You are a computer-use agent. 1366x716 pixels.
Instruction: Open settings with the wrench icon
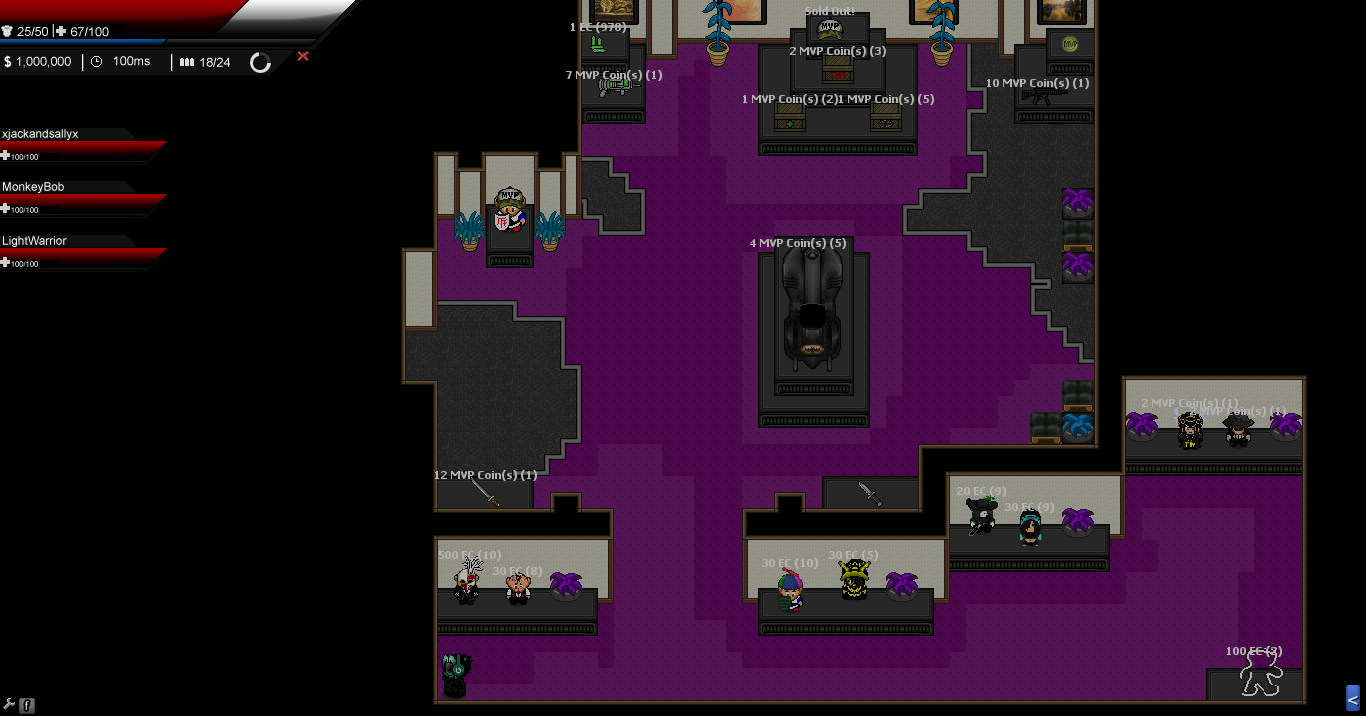point(7,705)
